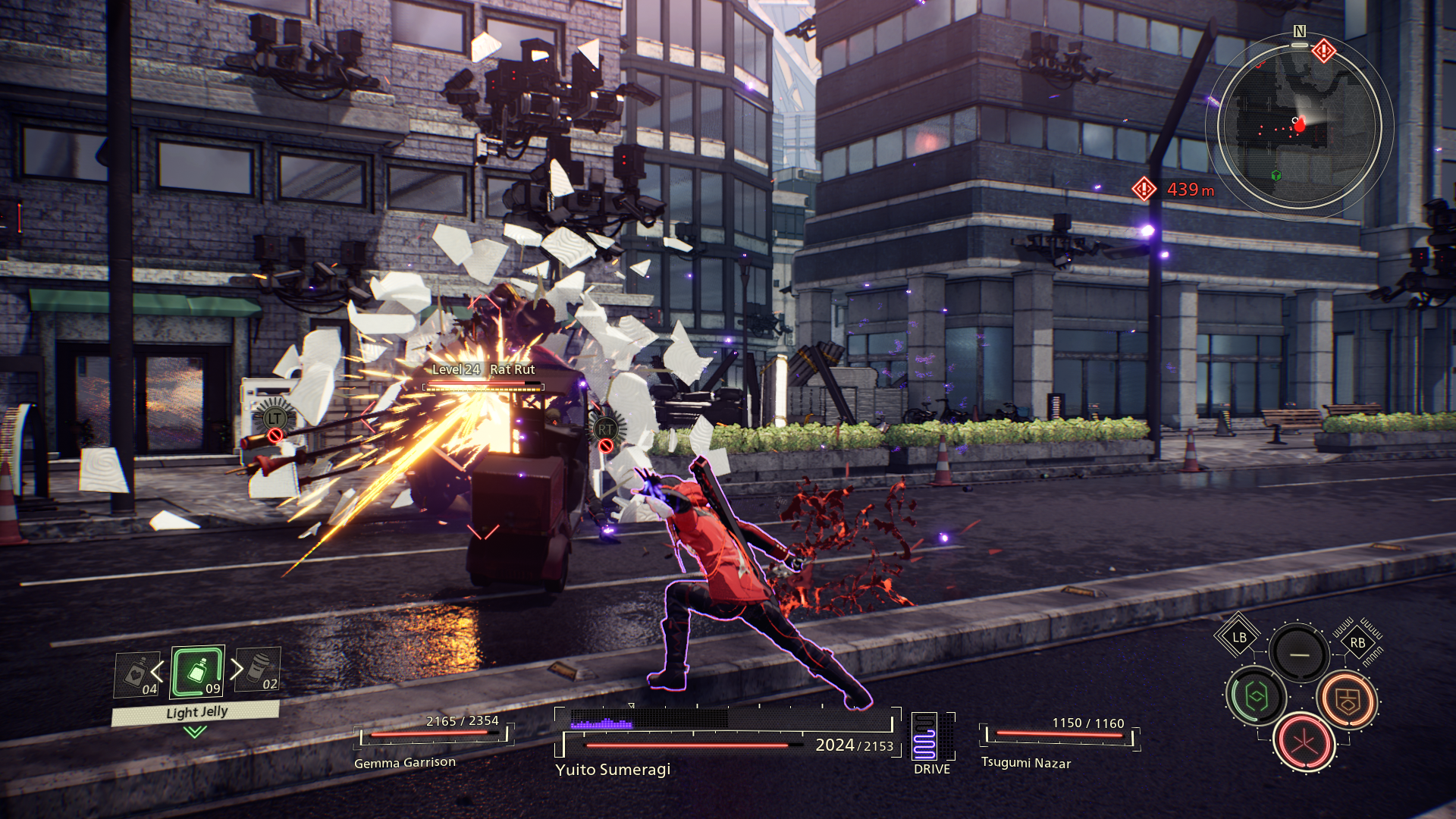
Task: Activate the orange shield SAS ability
Action: tap(1348, 700)
